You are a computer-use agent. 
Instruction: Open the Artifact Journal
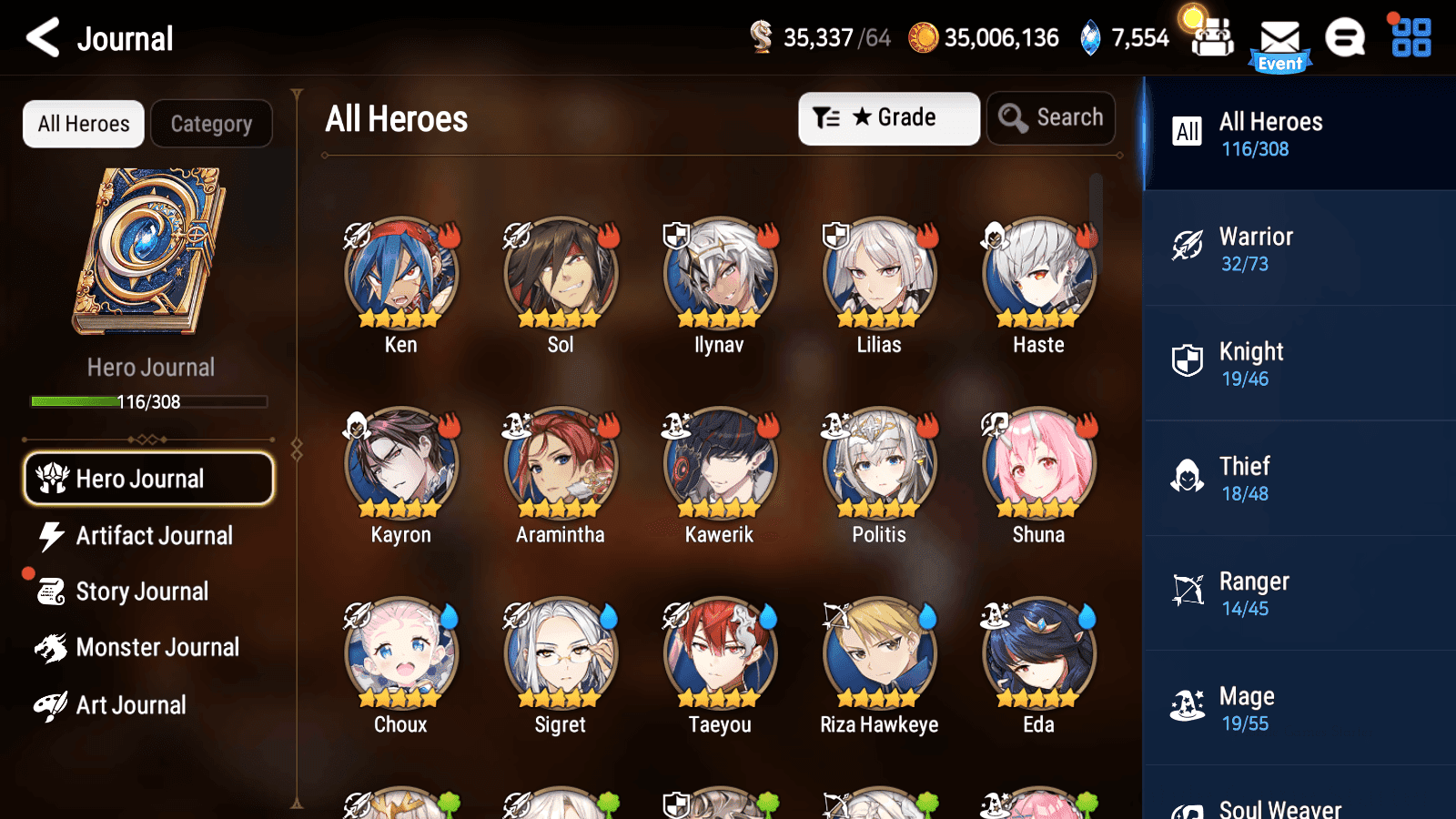pos(155,536)
